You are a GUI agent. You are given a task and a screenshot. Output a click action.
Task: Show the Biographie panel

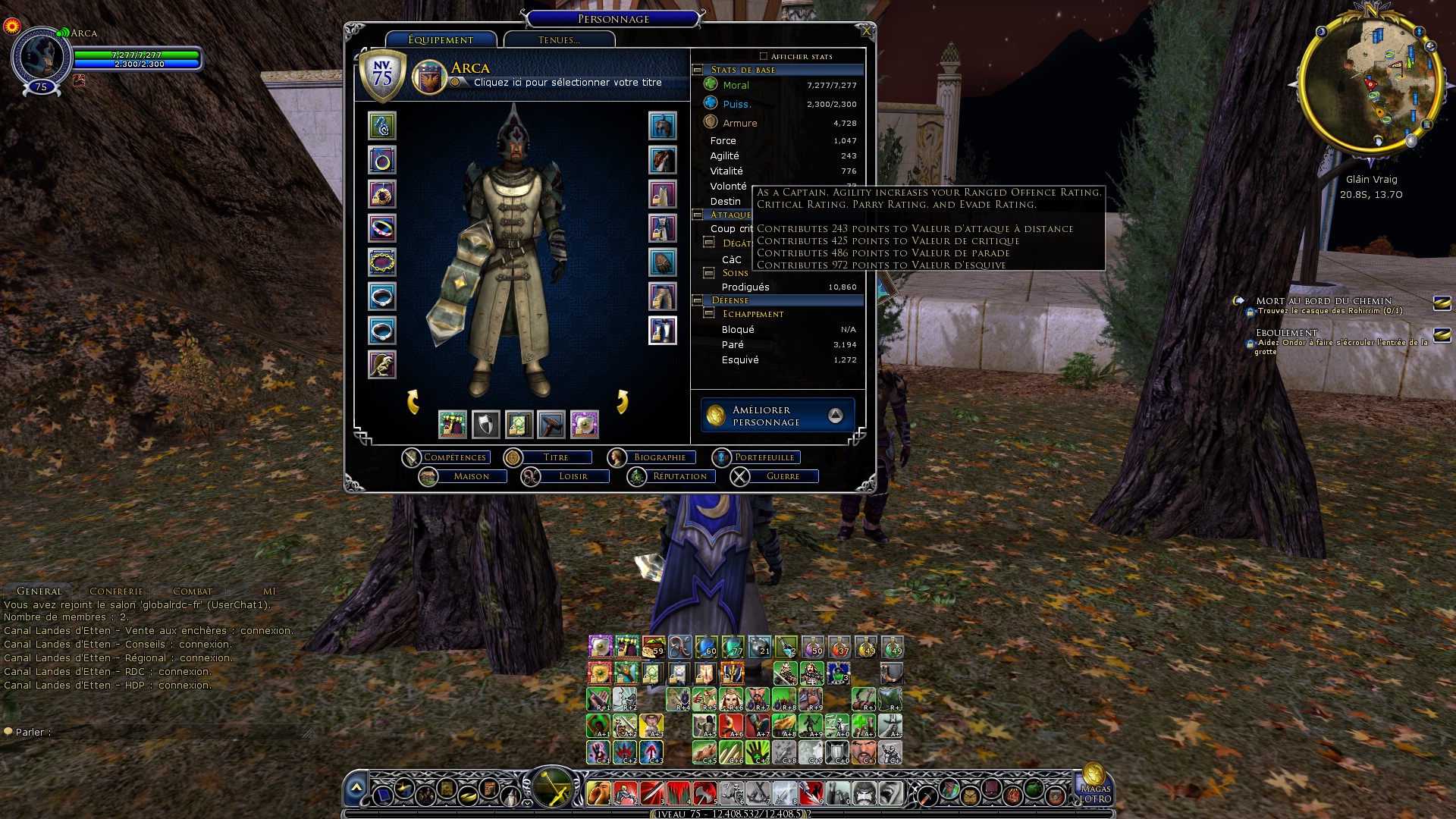659,457
